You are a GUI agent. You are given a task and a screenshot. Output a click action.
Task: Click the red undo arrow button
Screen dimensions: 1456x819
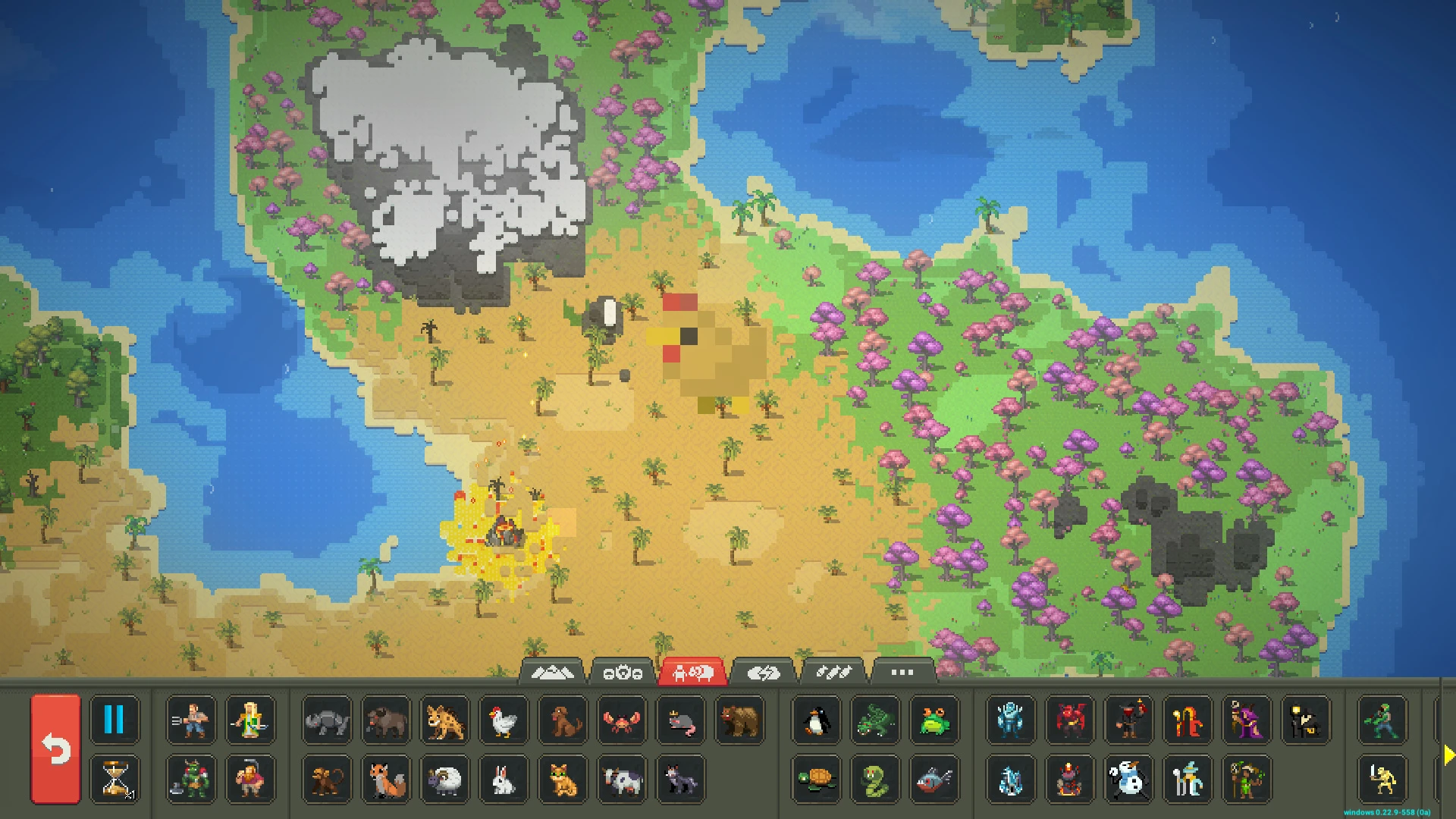(x=57, y=750)
